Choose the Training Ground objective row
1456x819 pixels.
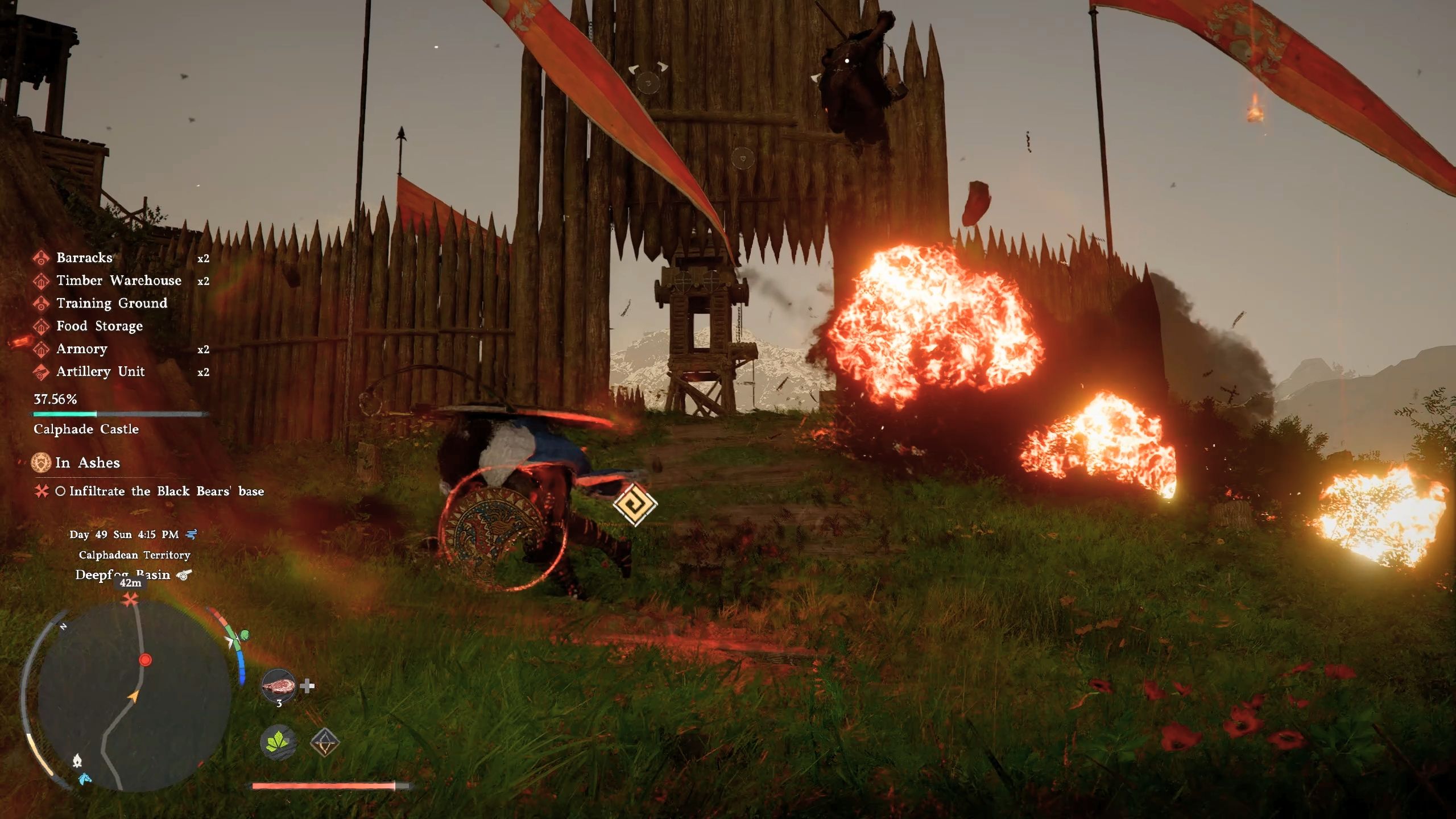(111, 303)
